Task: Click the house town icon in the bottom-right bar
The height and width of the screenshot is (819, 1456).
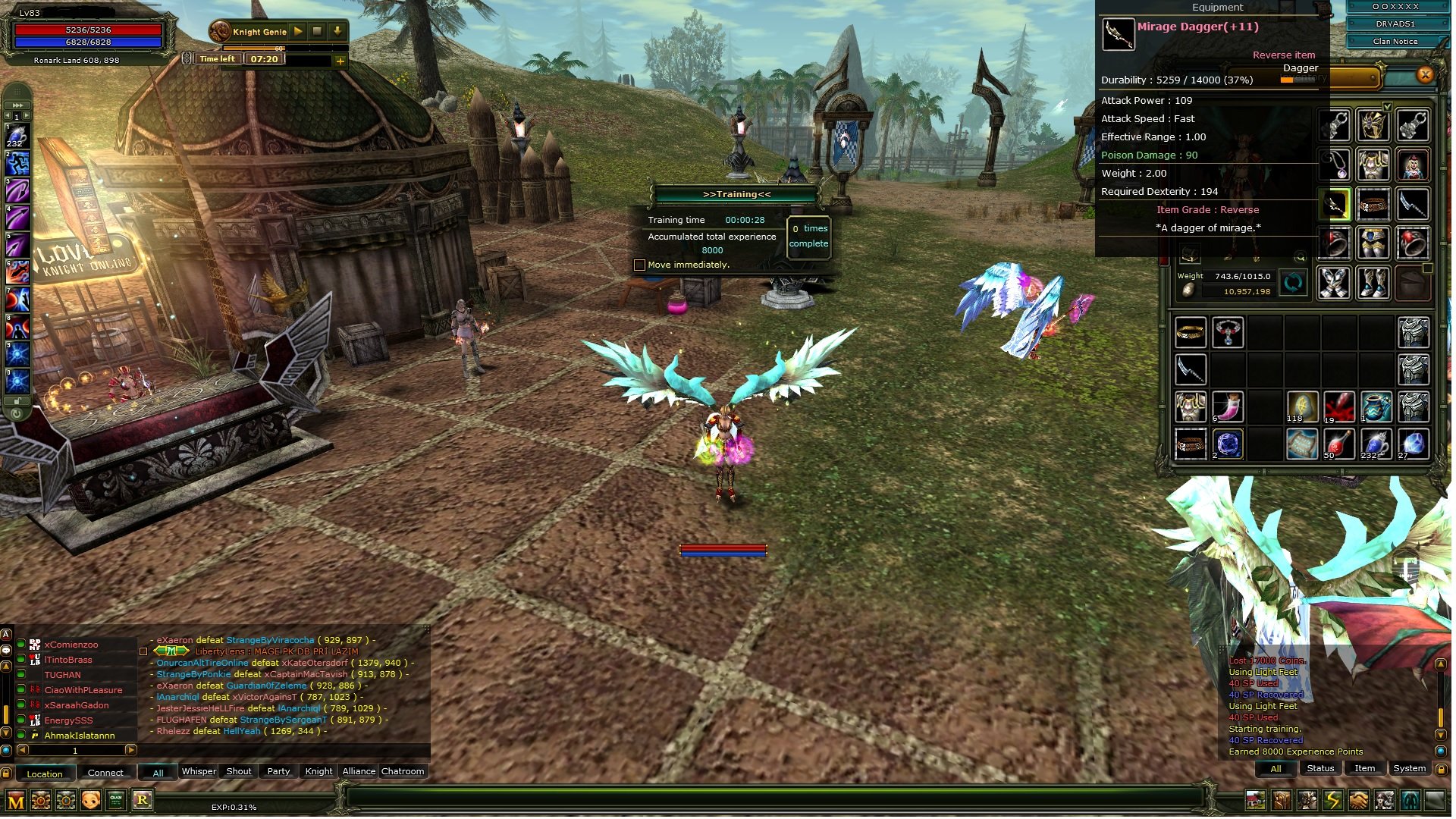Action: [1255, 800]
